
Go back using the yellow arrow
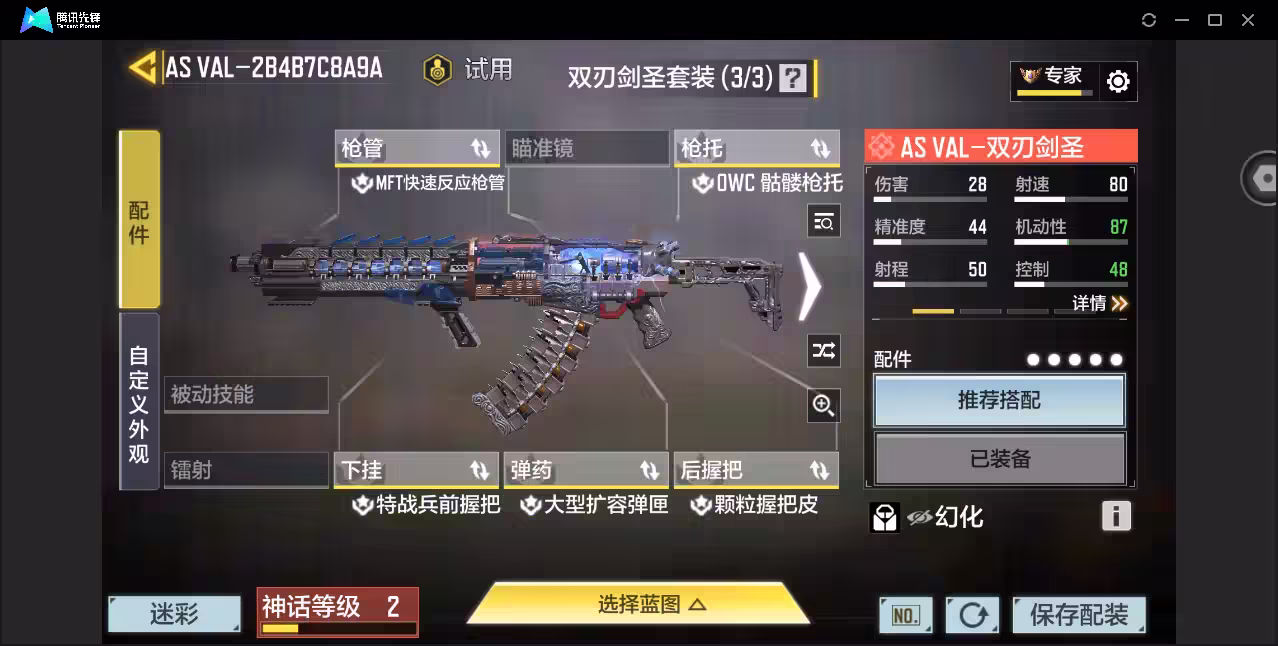pyautogui.click(x=143, y=68)
